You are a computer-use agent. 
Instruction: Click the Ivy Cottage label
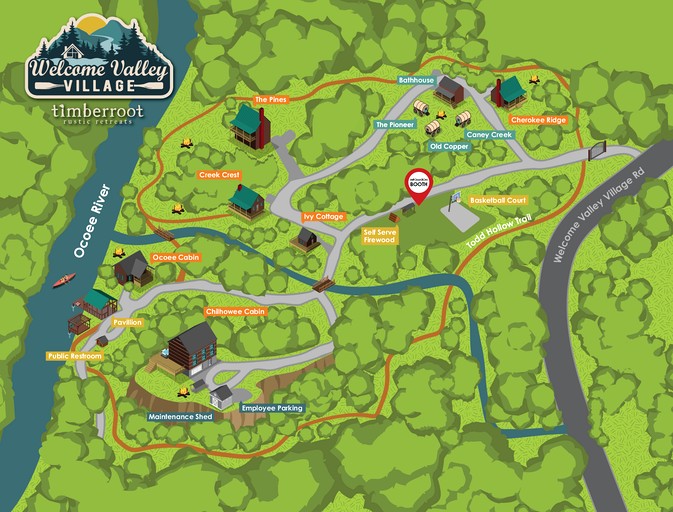click(x=323, y=216)
